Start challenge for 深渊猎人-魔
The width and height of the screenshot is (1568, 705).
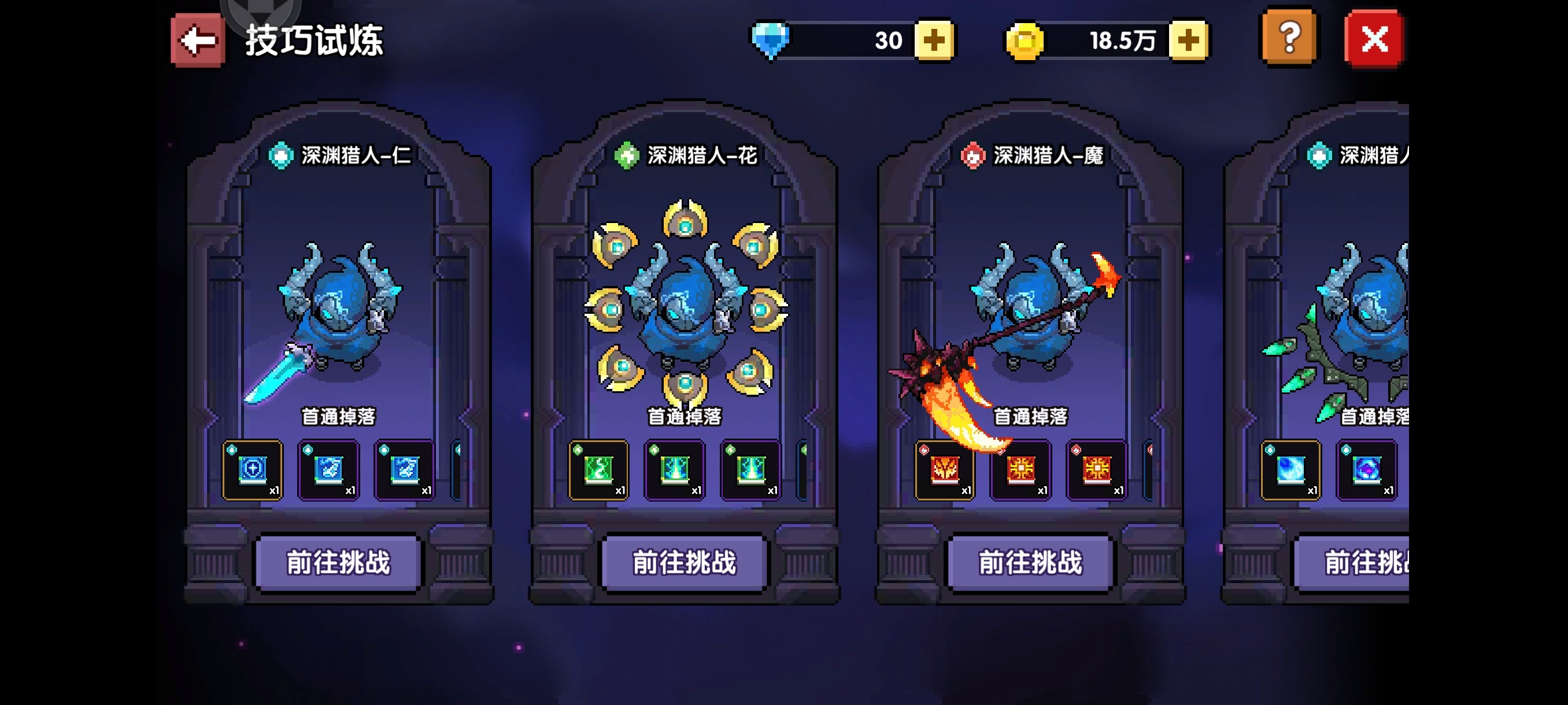point(1030,562)
